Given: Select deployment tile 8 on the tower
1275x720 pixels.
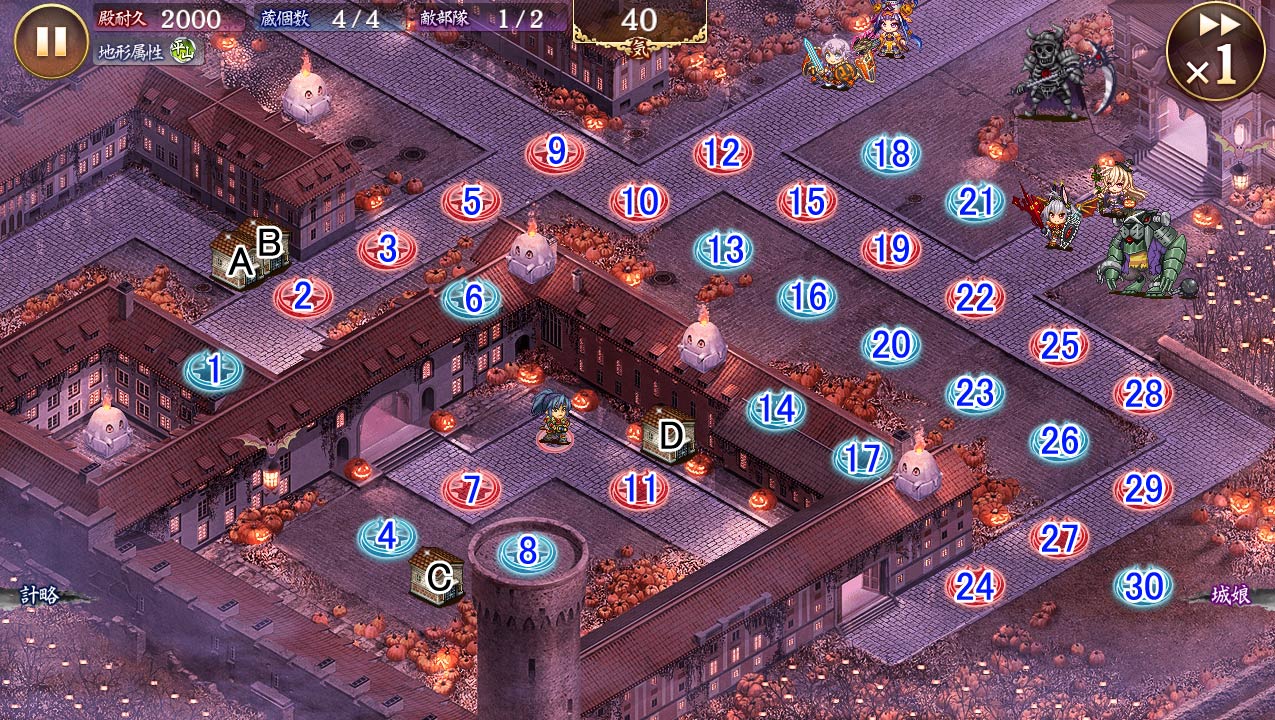Looking at the screenshot, I should click(527, 551).
